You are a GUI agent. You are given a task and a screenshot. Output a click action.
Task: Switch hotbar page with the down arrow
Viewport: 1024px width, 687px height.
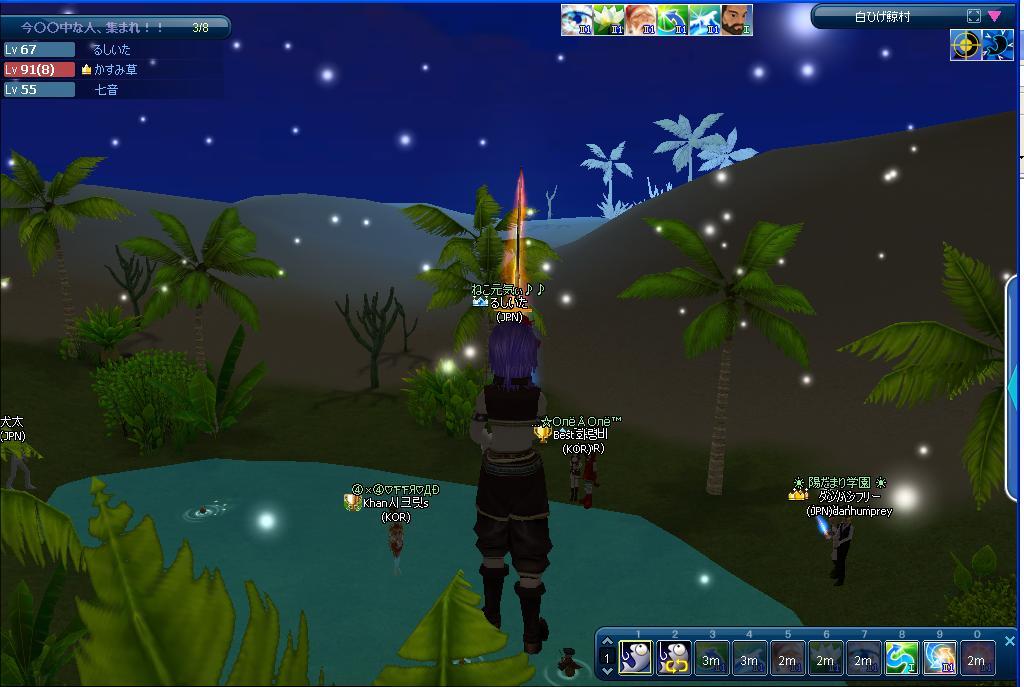click(606, 672)
